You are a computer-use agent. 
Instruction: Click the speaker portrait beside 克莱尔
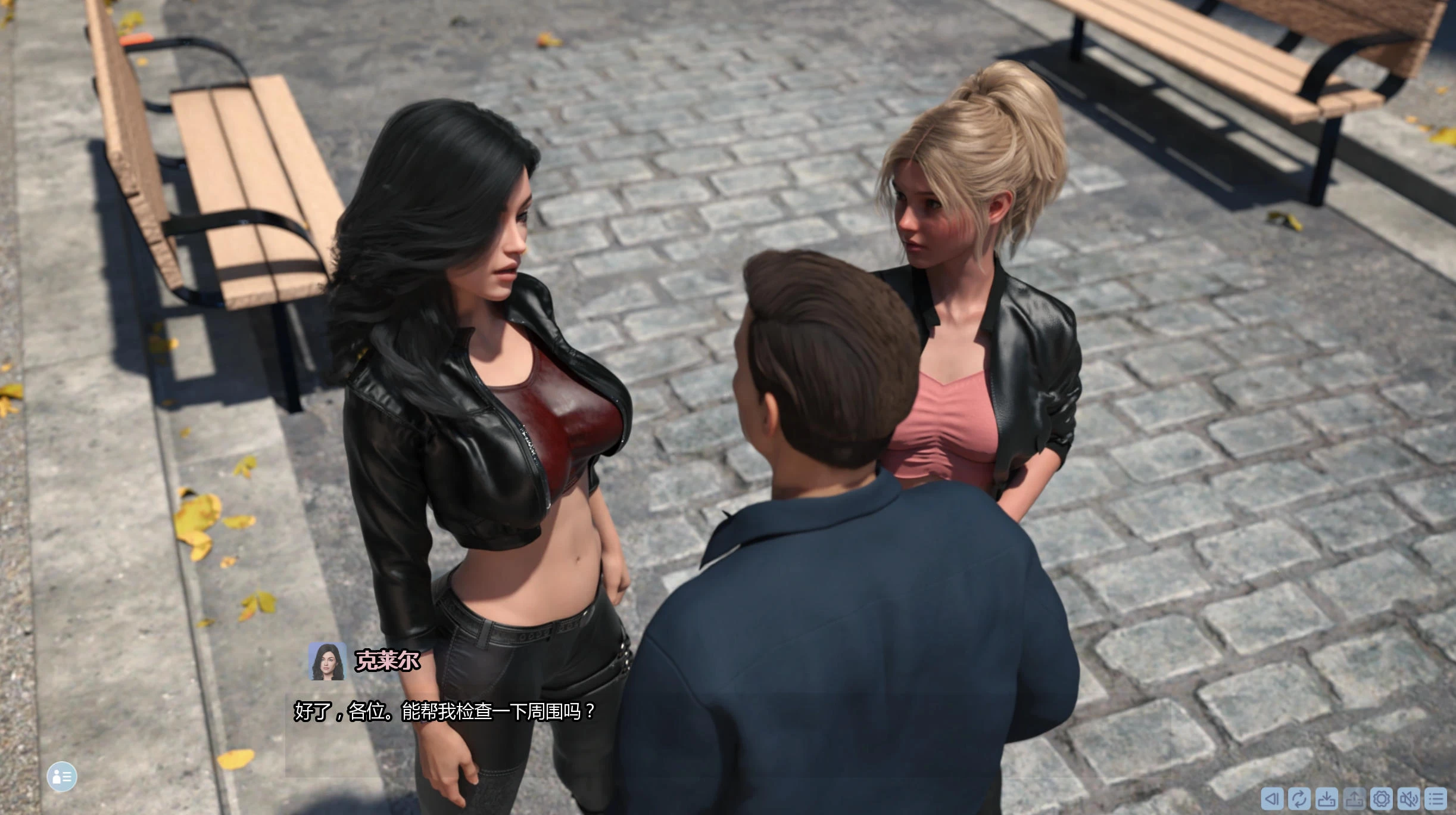[327, 661]
